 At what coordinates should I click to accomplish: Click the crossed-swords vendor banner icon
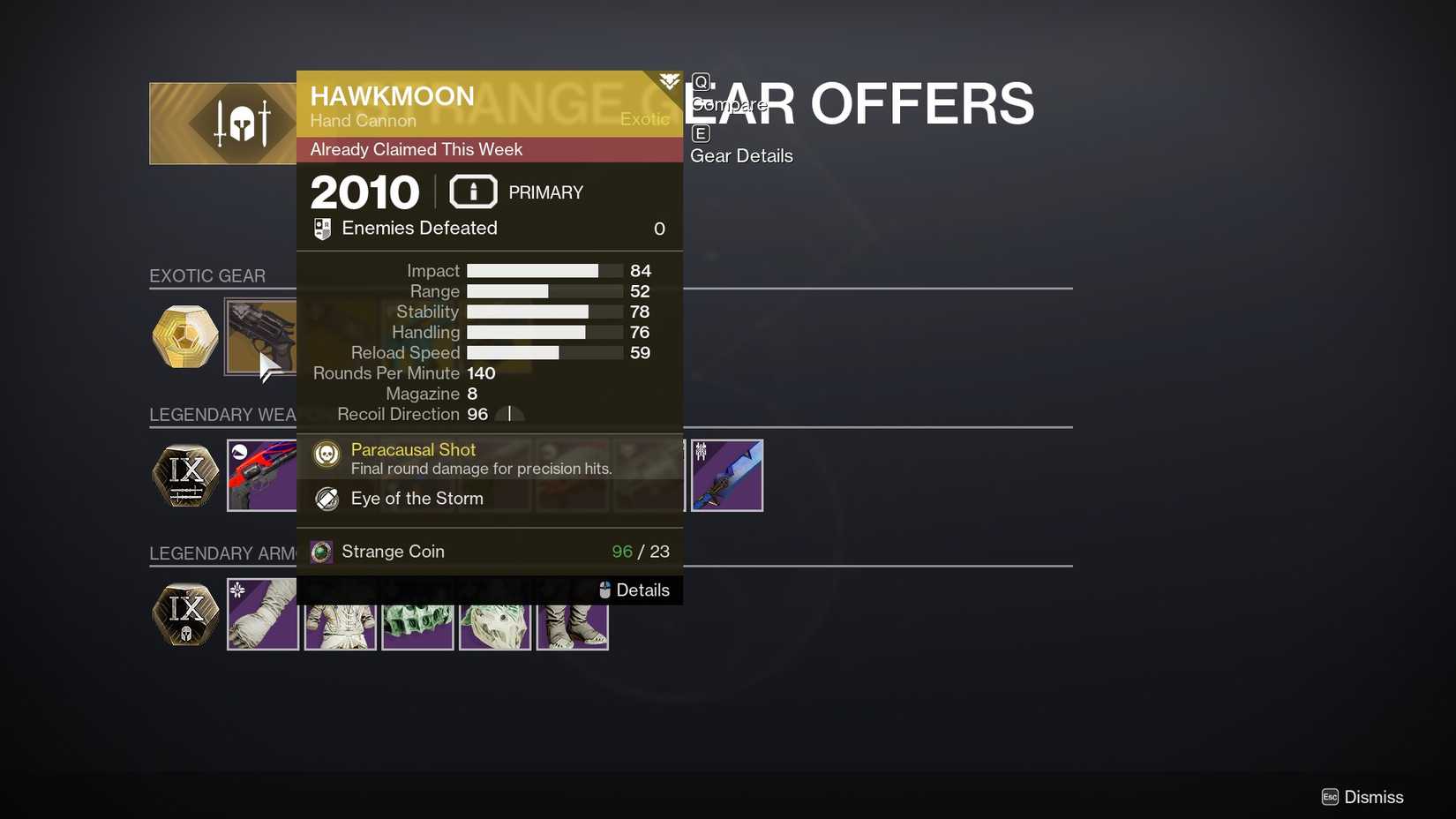click(244, 123)
